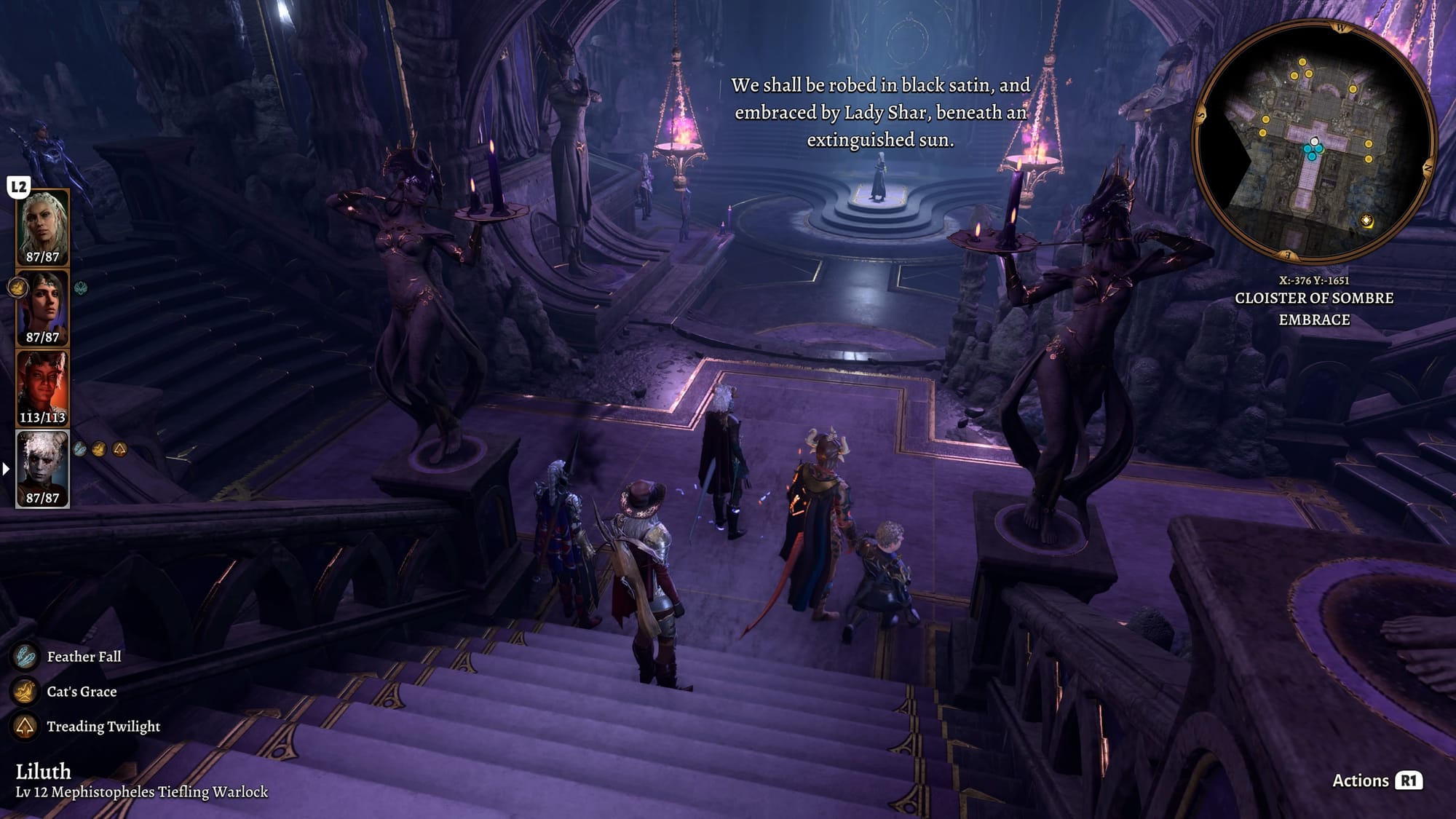Select the dark-haired woman party portrait

point(42,306)
